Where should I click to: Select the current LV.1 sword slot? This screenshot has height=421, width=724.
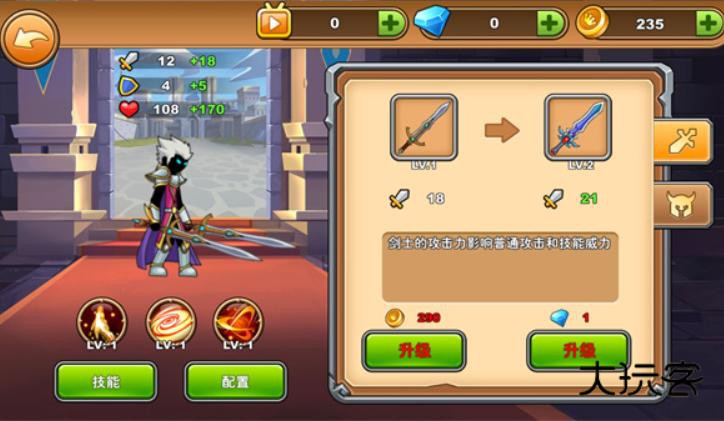click(x=423, y=127)
